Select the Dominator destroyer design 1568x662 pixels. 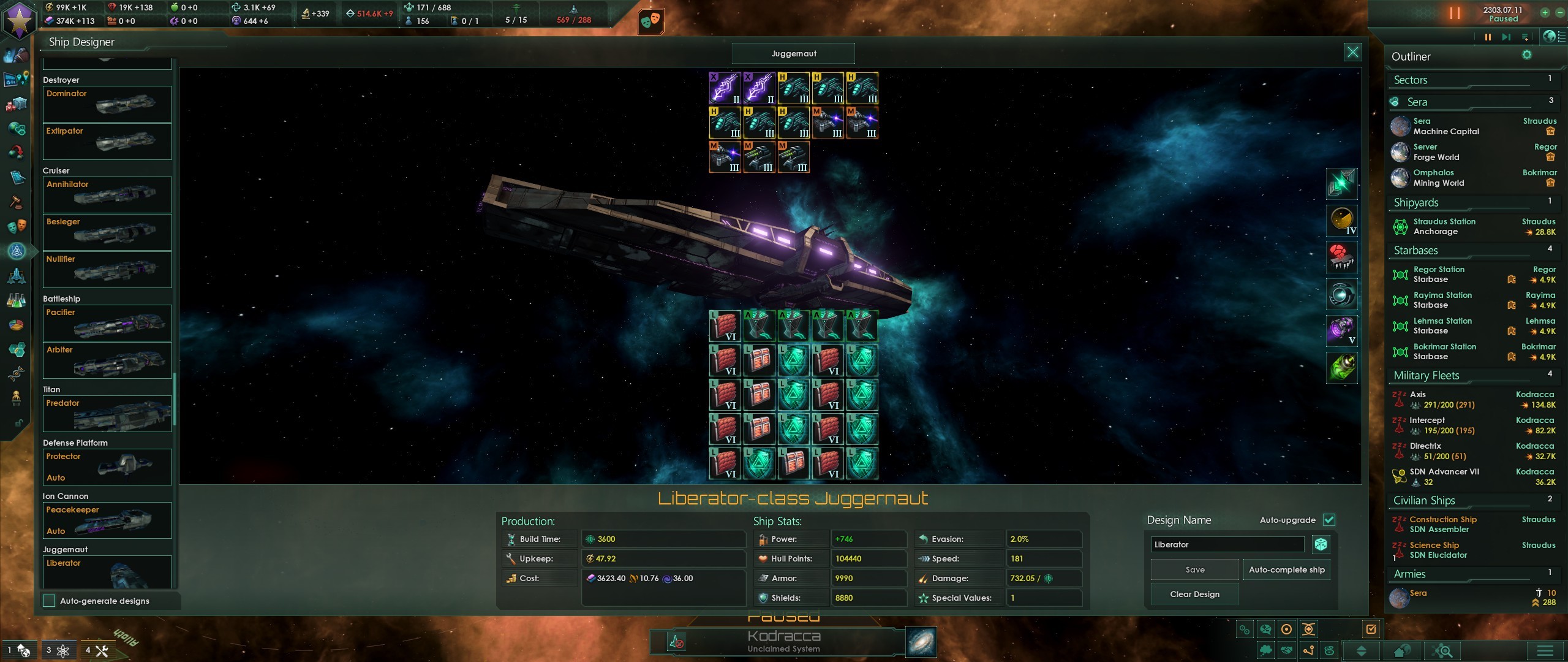[x=107, y=104]
